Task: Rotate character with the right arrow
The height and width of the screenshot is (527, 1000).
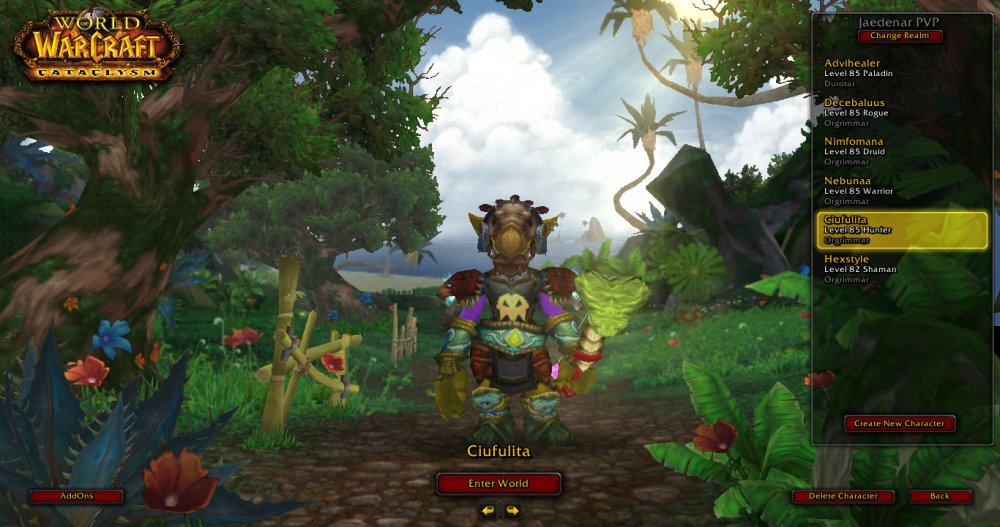Action: click(512, 511)
